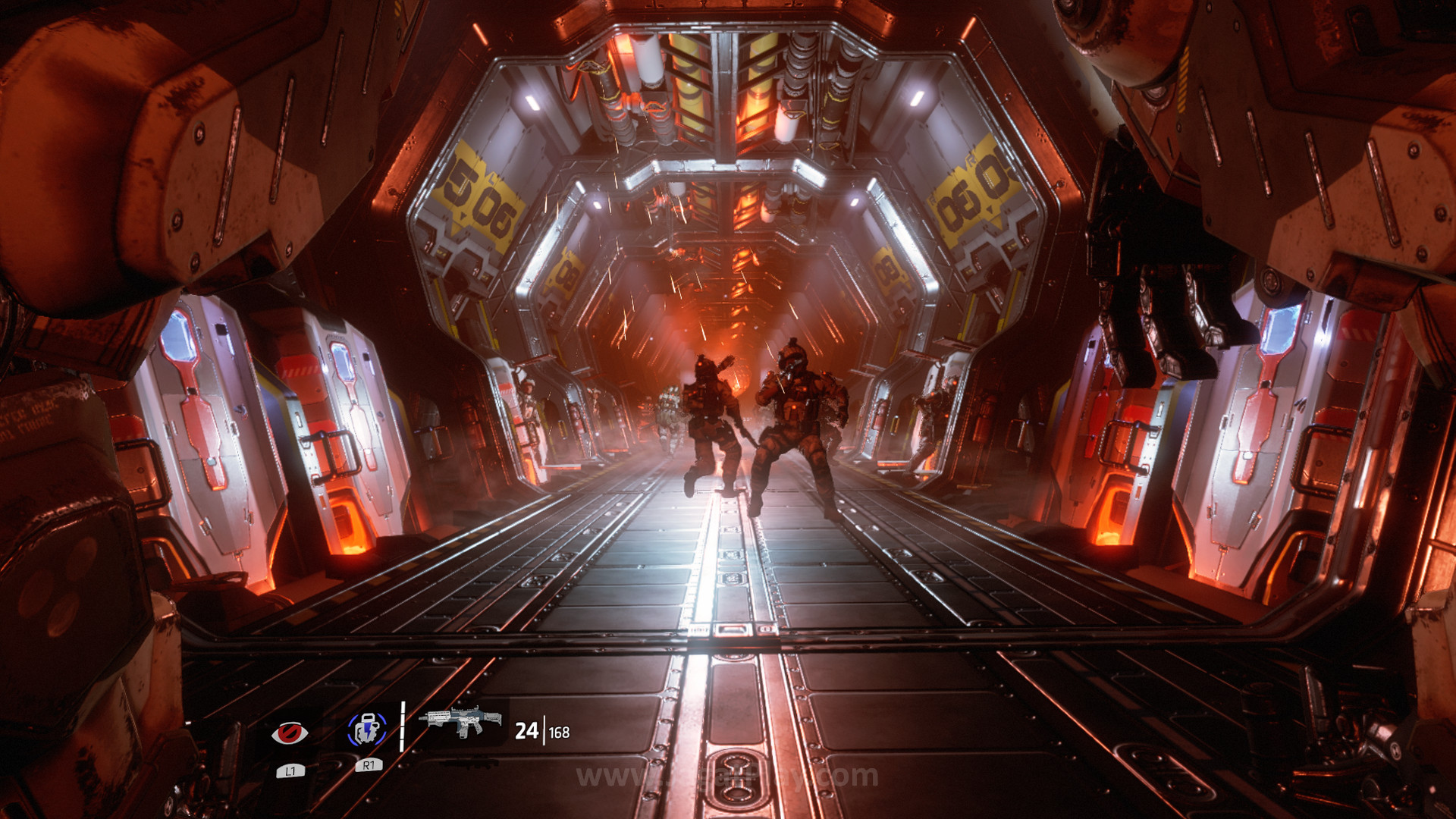
Task: Activate the red eye cloak ability icon
Action: pyautogui.click(x=290, y=733)
